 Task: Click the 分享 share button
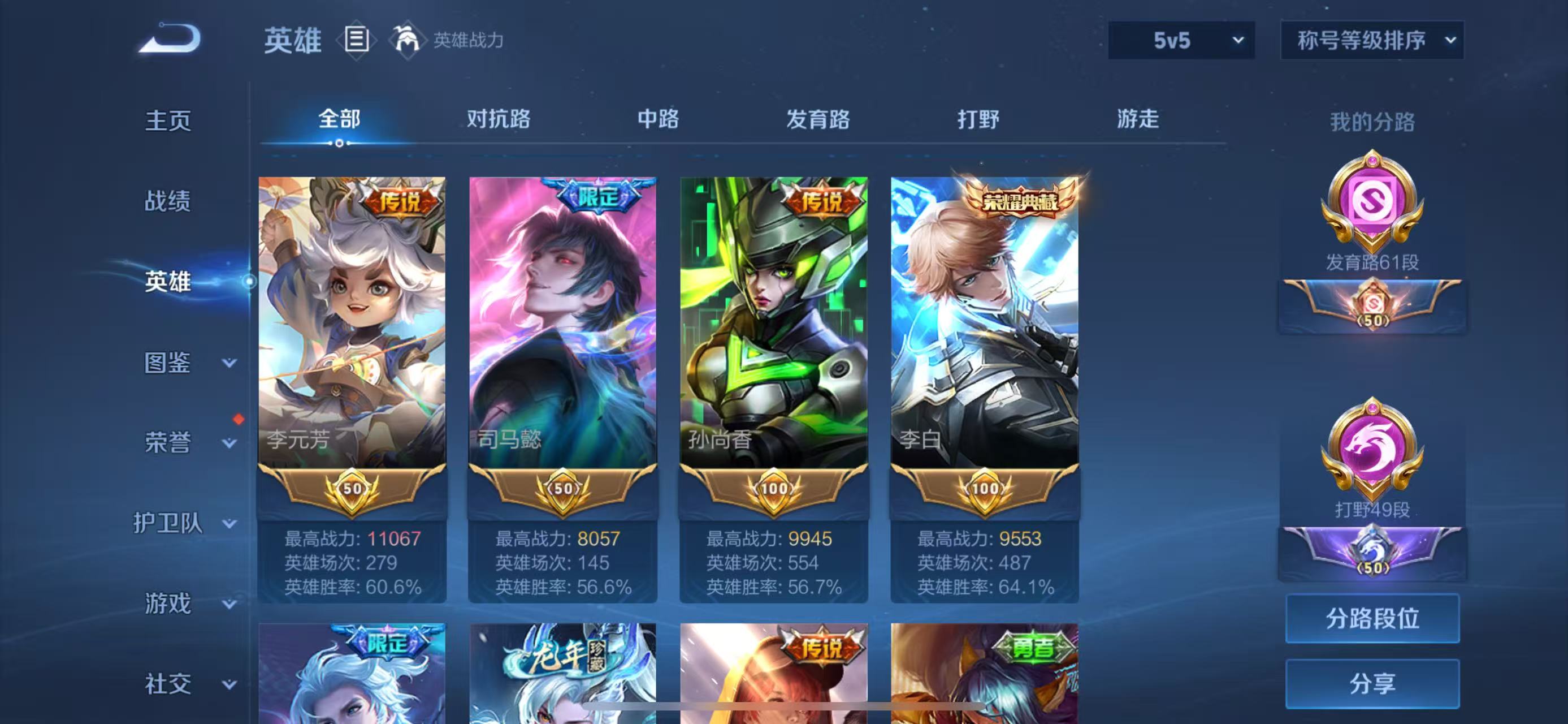(x=1373, y=683)
